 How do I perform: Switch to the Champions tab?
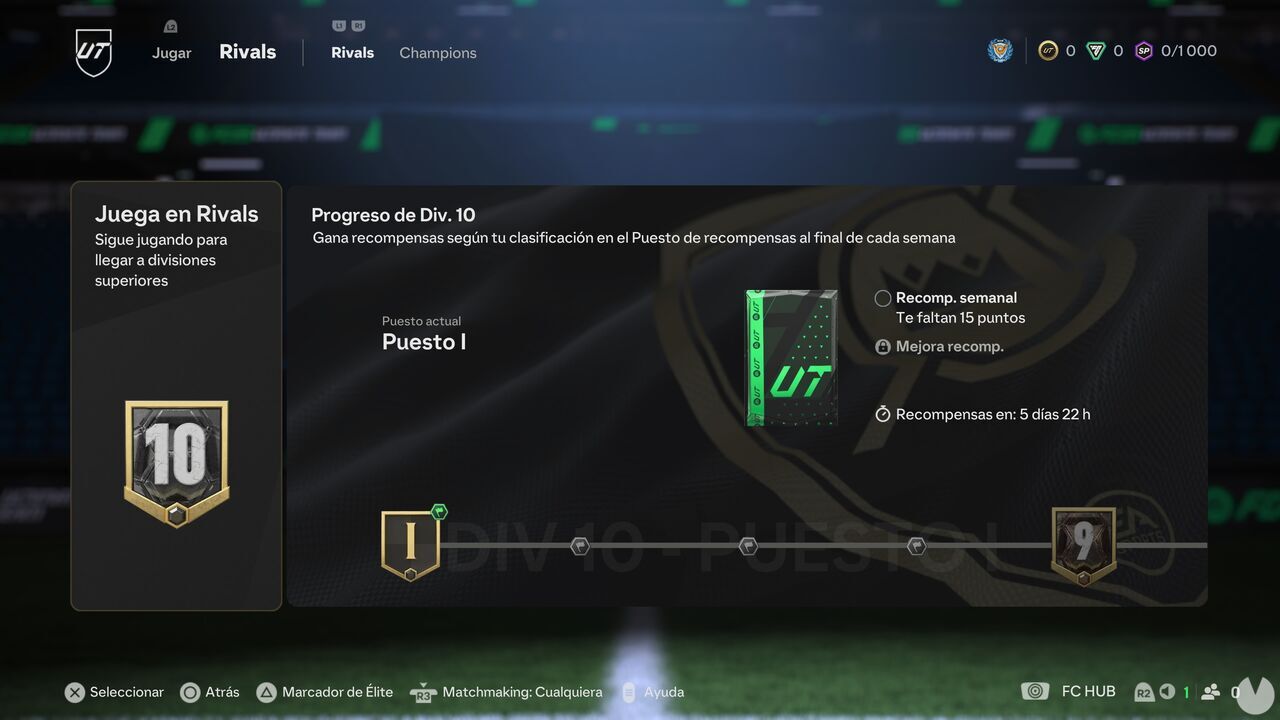click(x=437, y=52)
